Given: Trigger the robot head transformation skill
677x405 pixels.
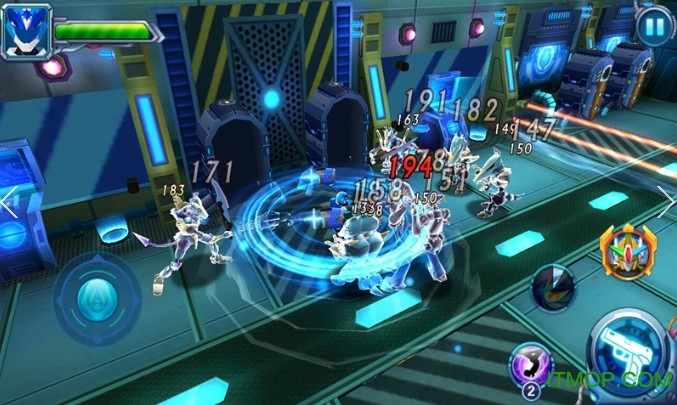Looking at the screenshot, I should [628, 250].
